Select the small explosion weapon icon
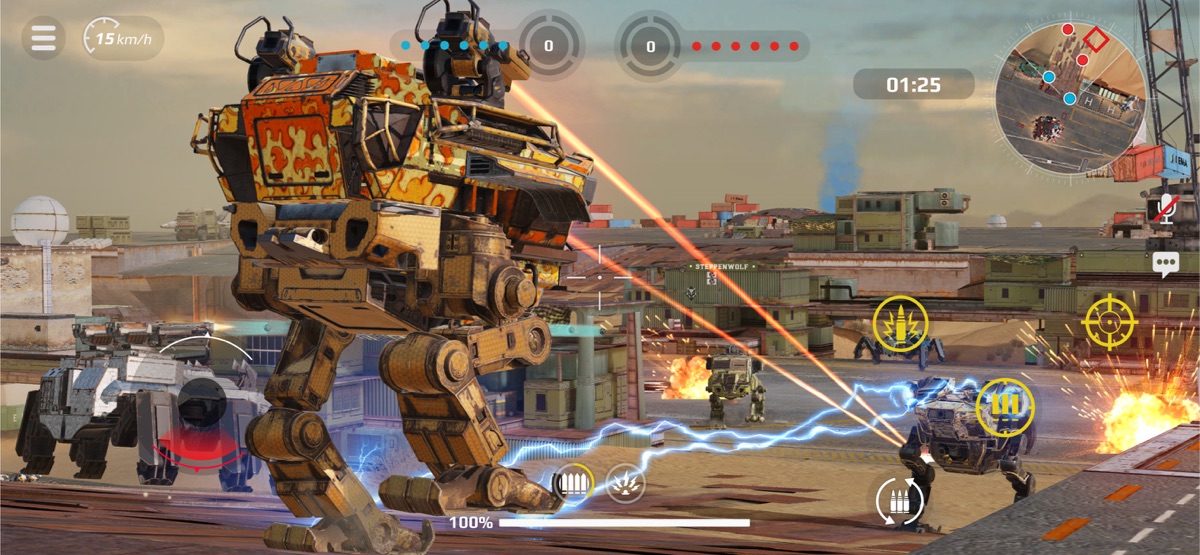1200x555 pixels. click(625, 484)
